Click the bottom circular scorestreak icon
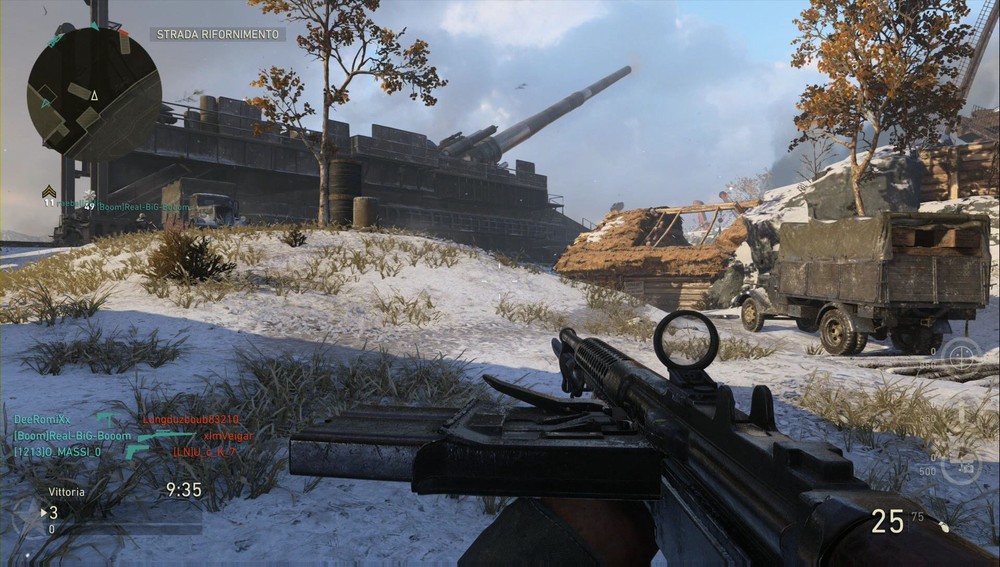 pyautogui.click(x=961, y=466)
